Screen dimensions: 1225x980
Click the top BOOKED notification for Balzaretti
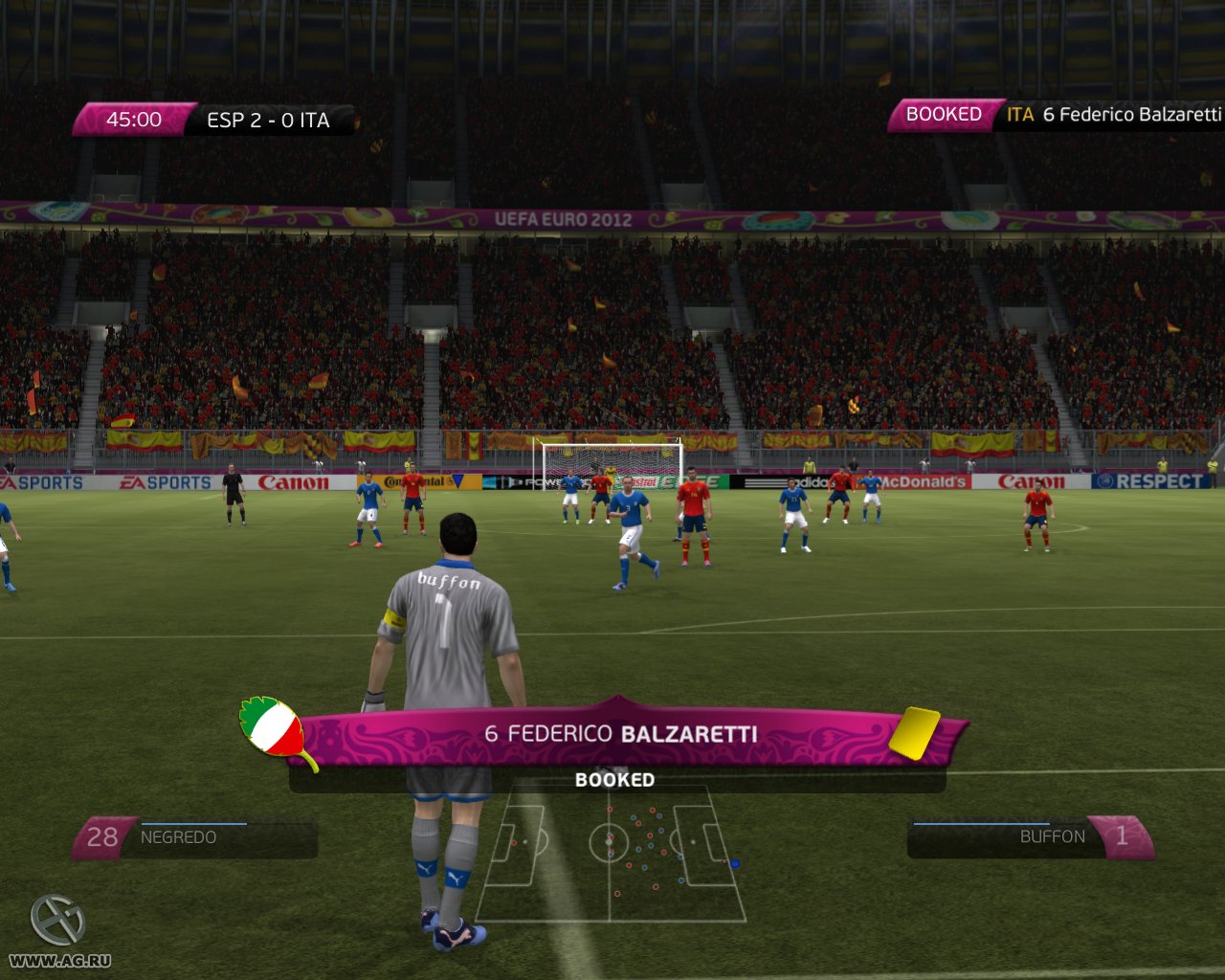[x=1055, y=115]
